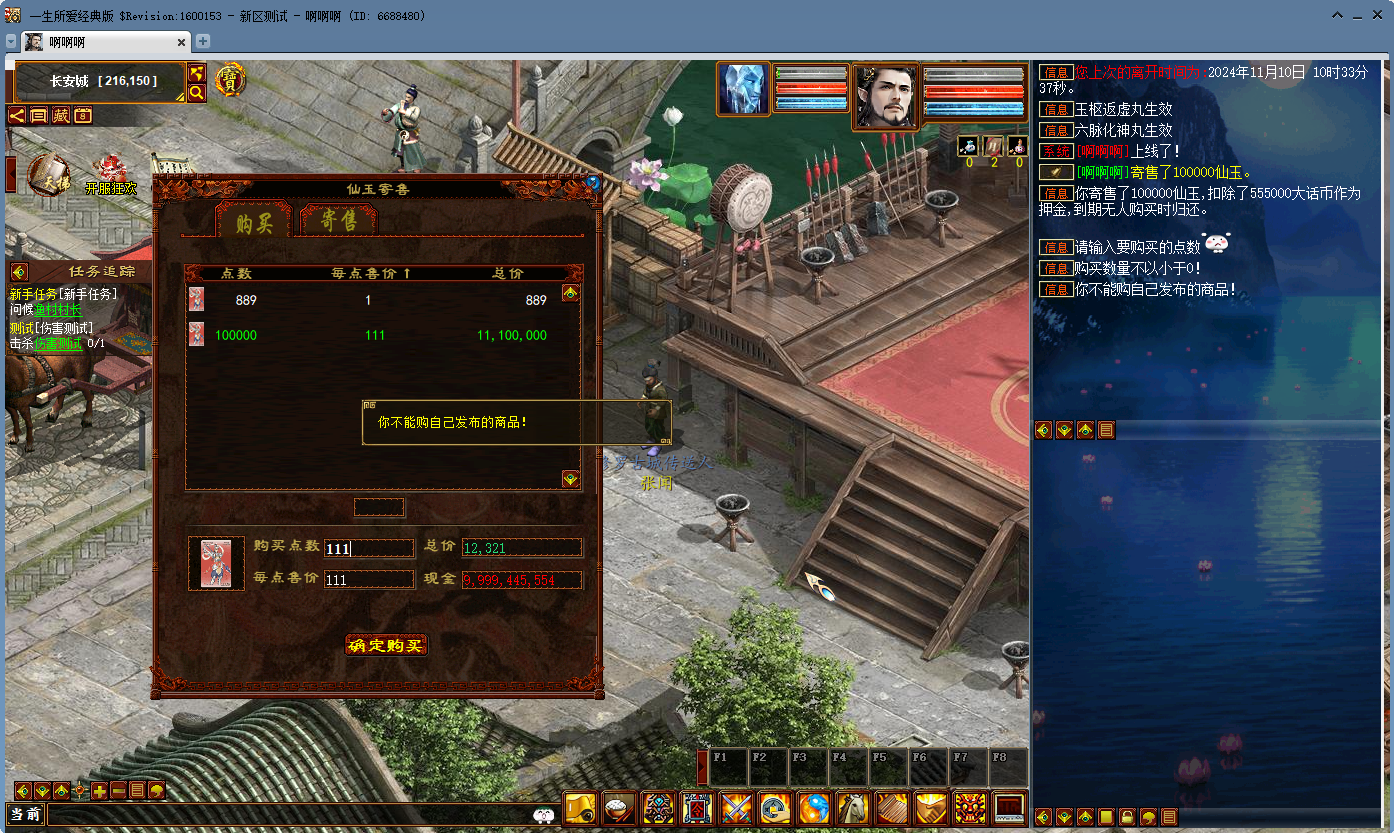Select the 购买 buy tab

point(253,222)
